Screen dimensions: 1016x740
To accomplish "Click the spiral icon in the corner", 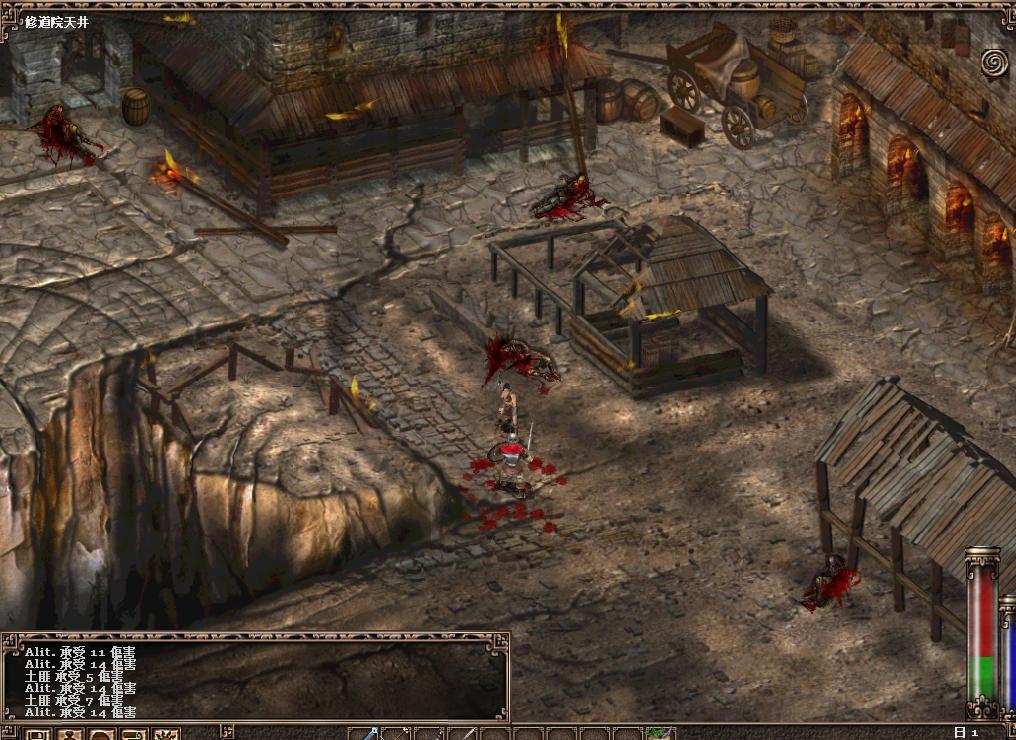I will pyautogui.click(x=994, y=63).
